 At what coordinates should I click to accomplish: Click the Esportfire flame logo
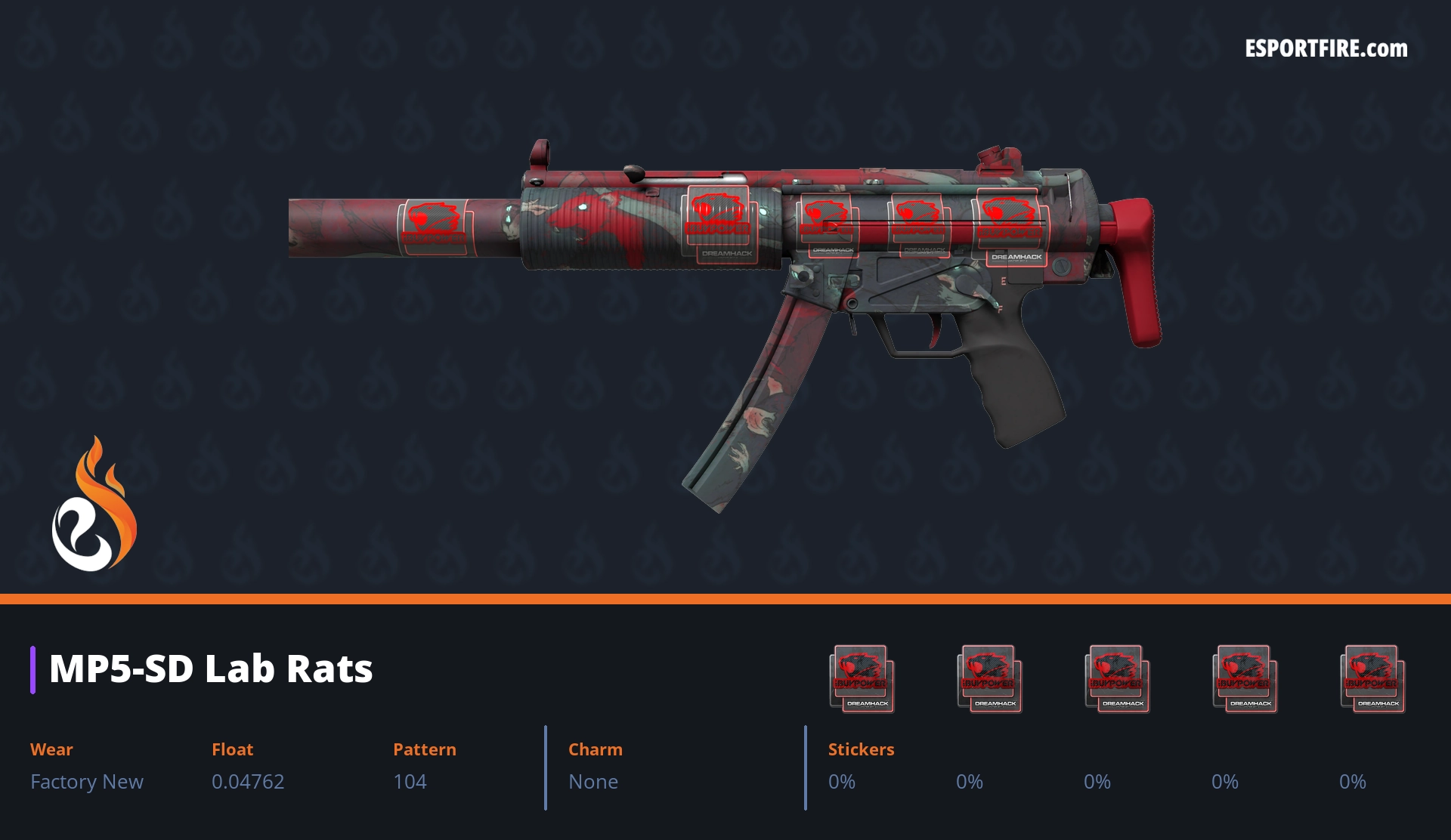coord(94,505)
